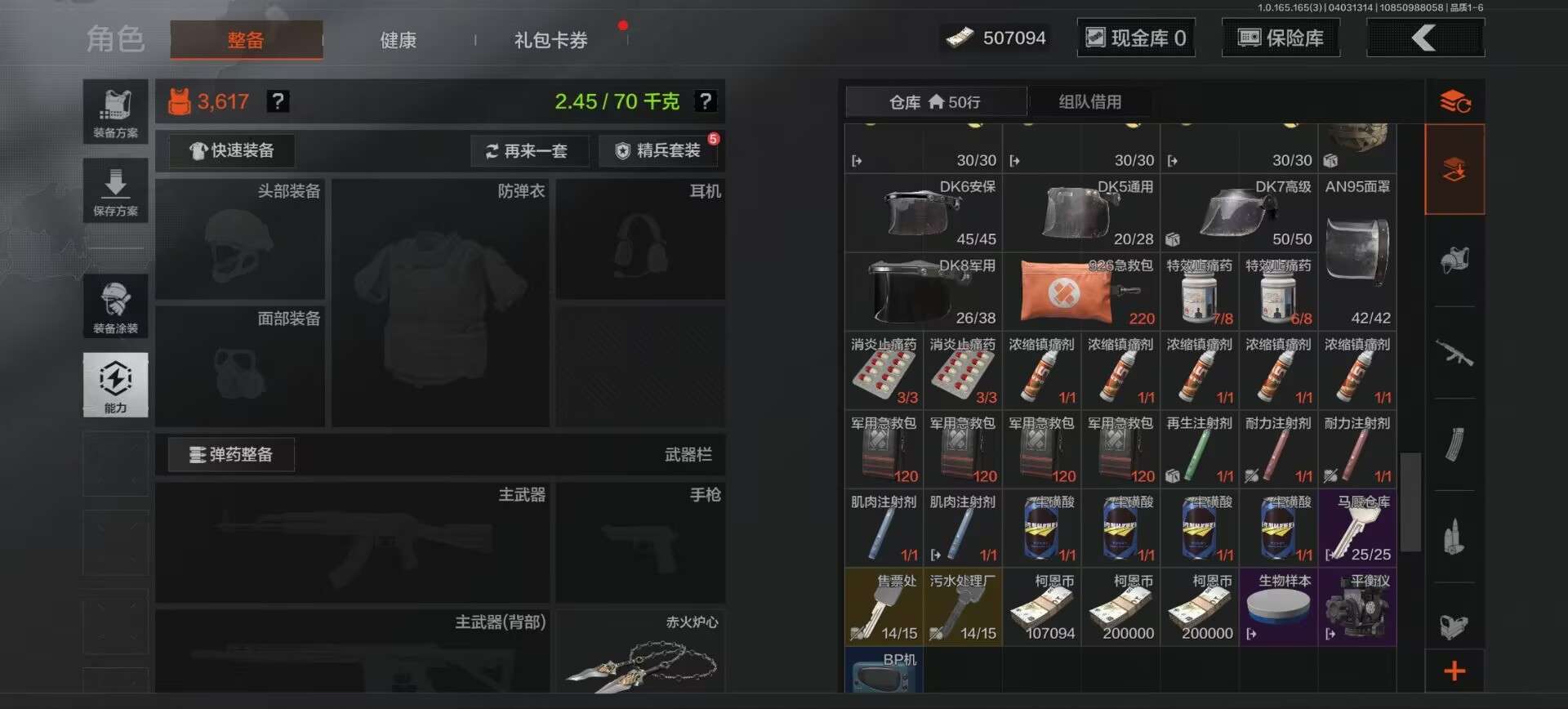Image resolution: width=1568 pixels, height=709 pixels.
Task: Open the 装备涂装 equipment skin panel
Action: pyautogui.click(x=115, y=306)
